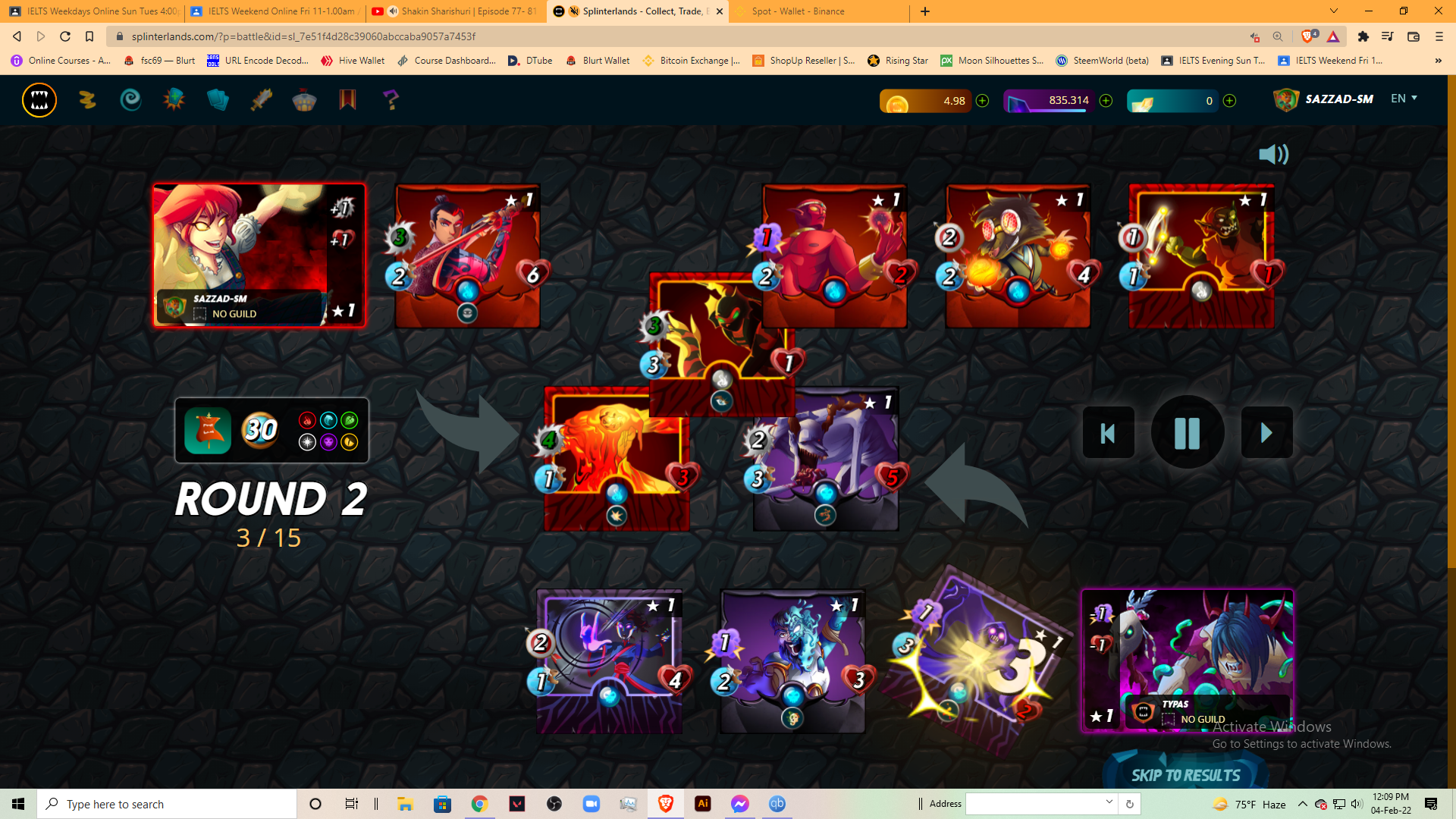The image size is (1456, 819).
Task: Open the SAZZAD-SM profile avatar menu
Action: [x=1287, y=99]
